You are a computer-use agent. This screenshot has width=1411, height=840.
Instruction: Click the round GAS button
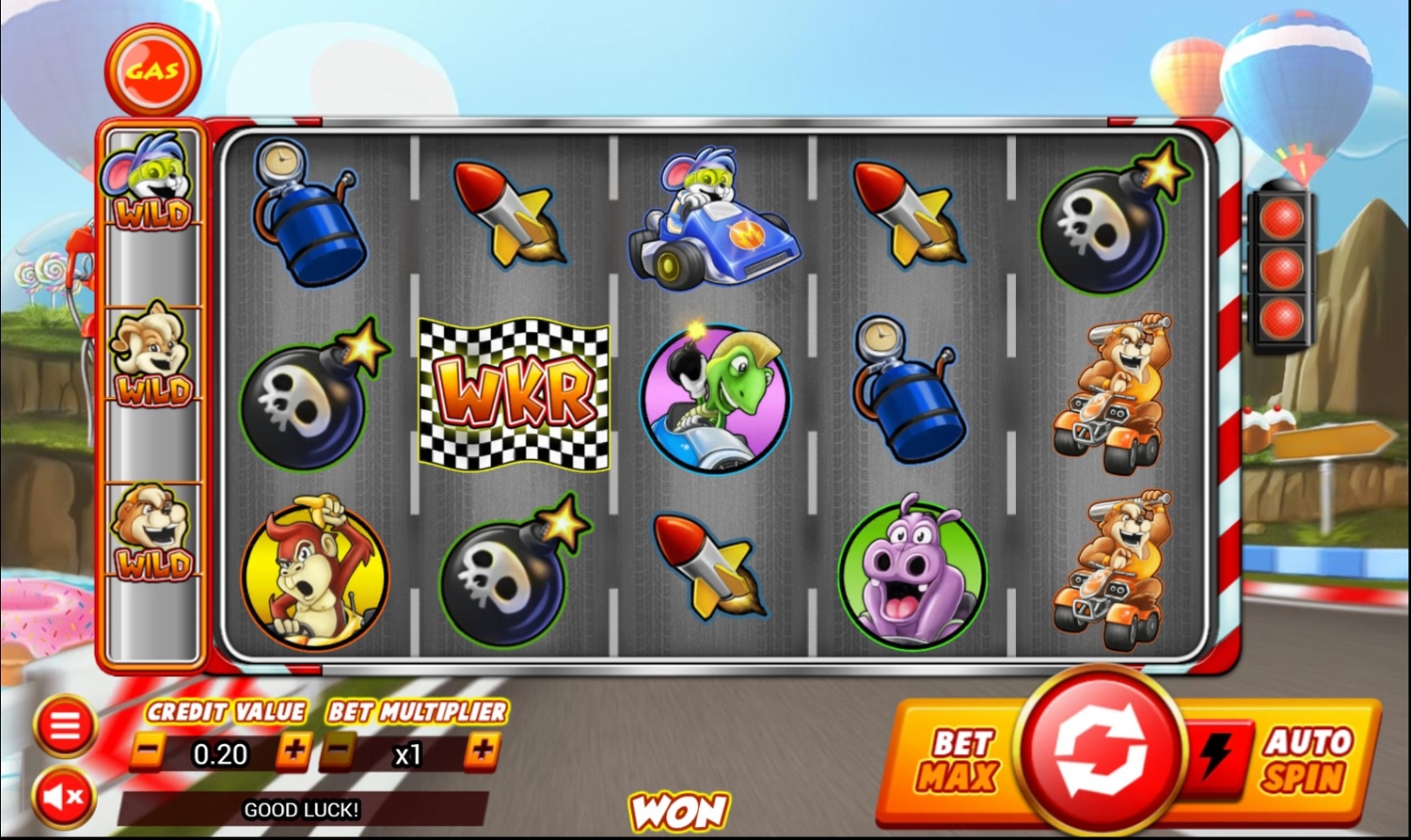click(152, 71)
